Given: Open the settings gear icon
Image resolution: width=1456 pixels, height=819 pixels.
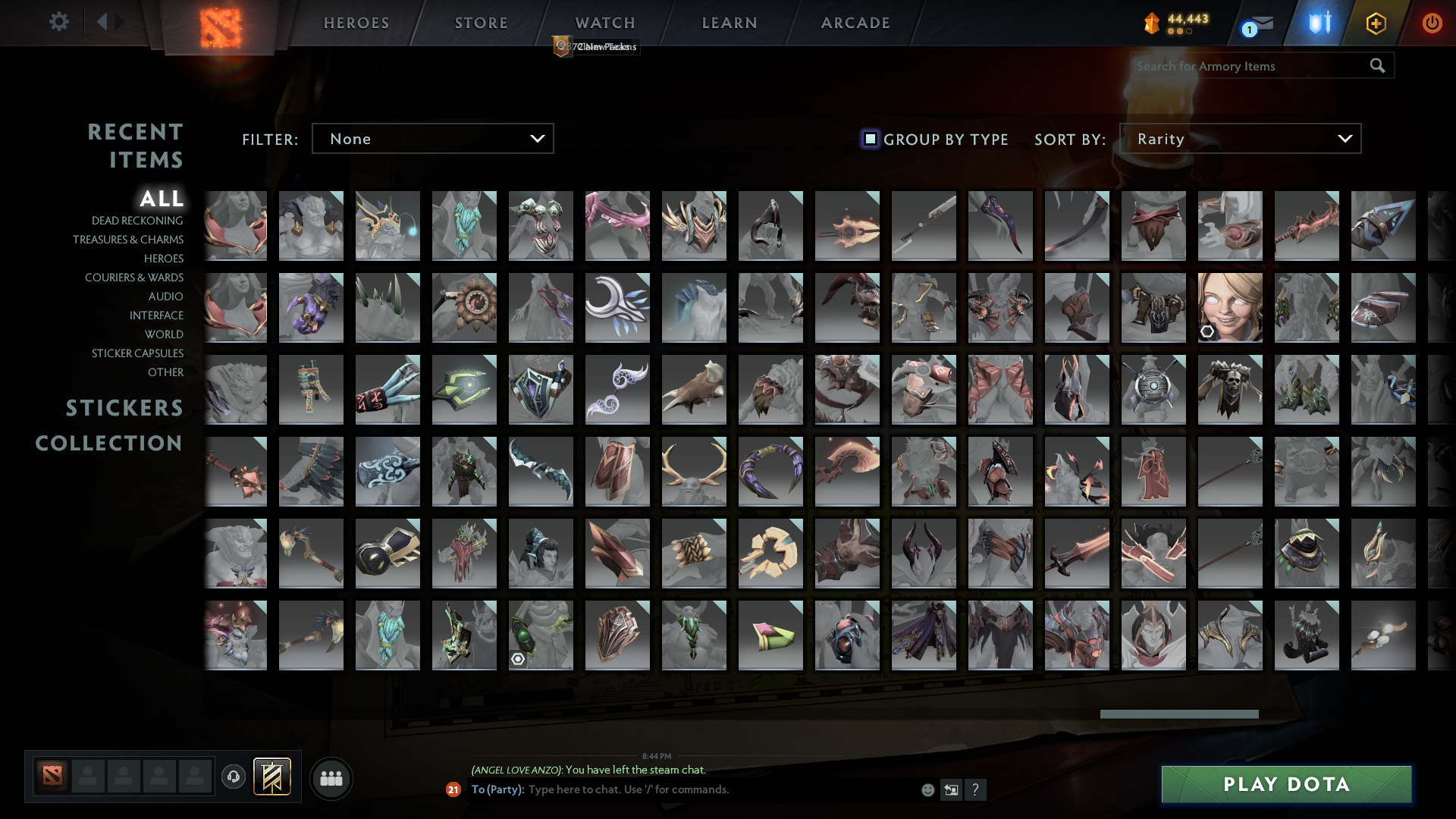Looking at the screenshot, I should point(58,22).
